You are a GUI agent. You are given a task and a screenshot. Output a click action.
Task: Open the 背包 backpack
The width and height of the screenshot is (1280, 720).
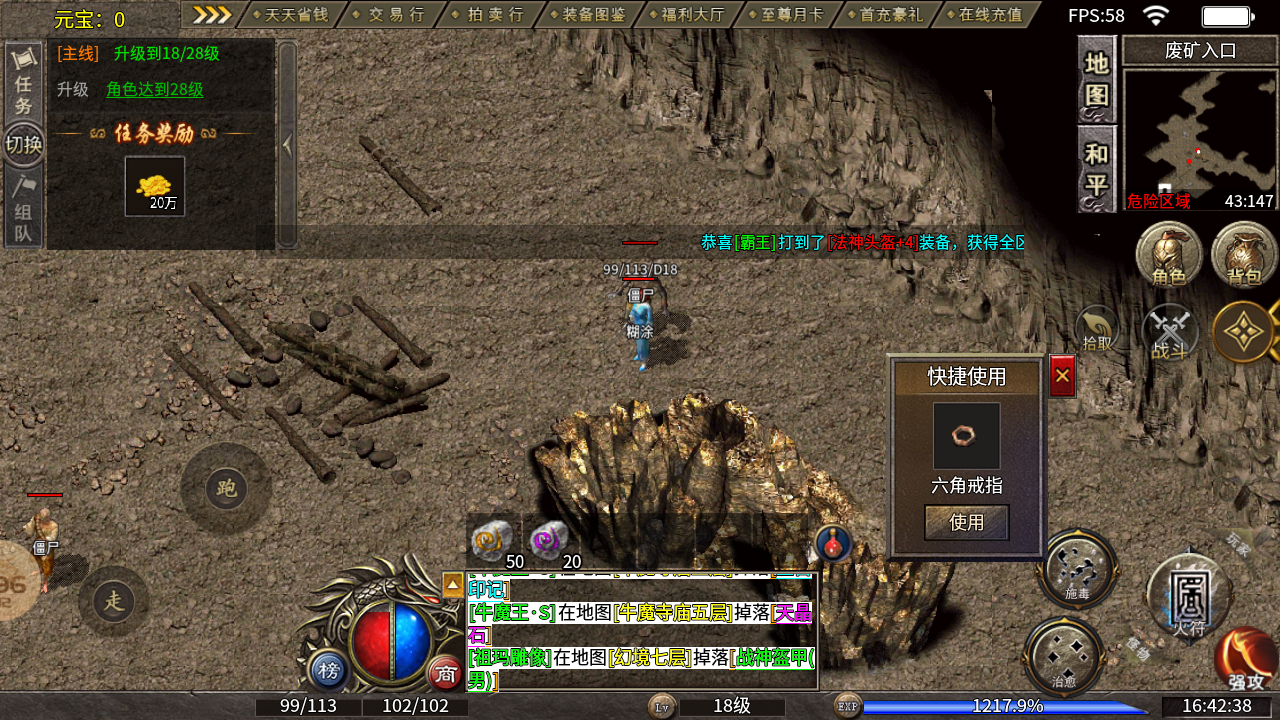pyautogui.click(x=1244, y=255)
